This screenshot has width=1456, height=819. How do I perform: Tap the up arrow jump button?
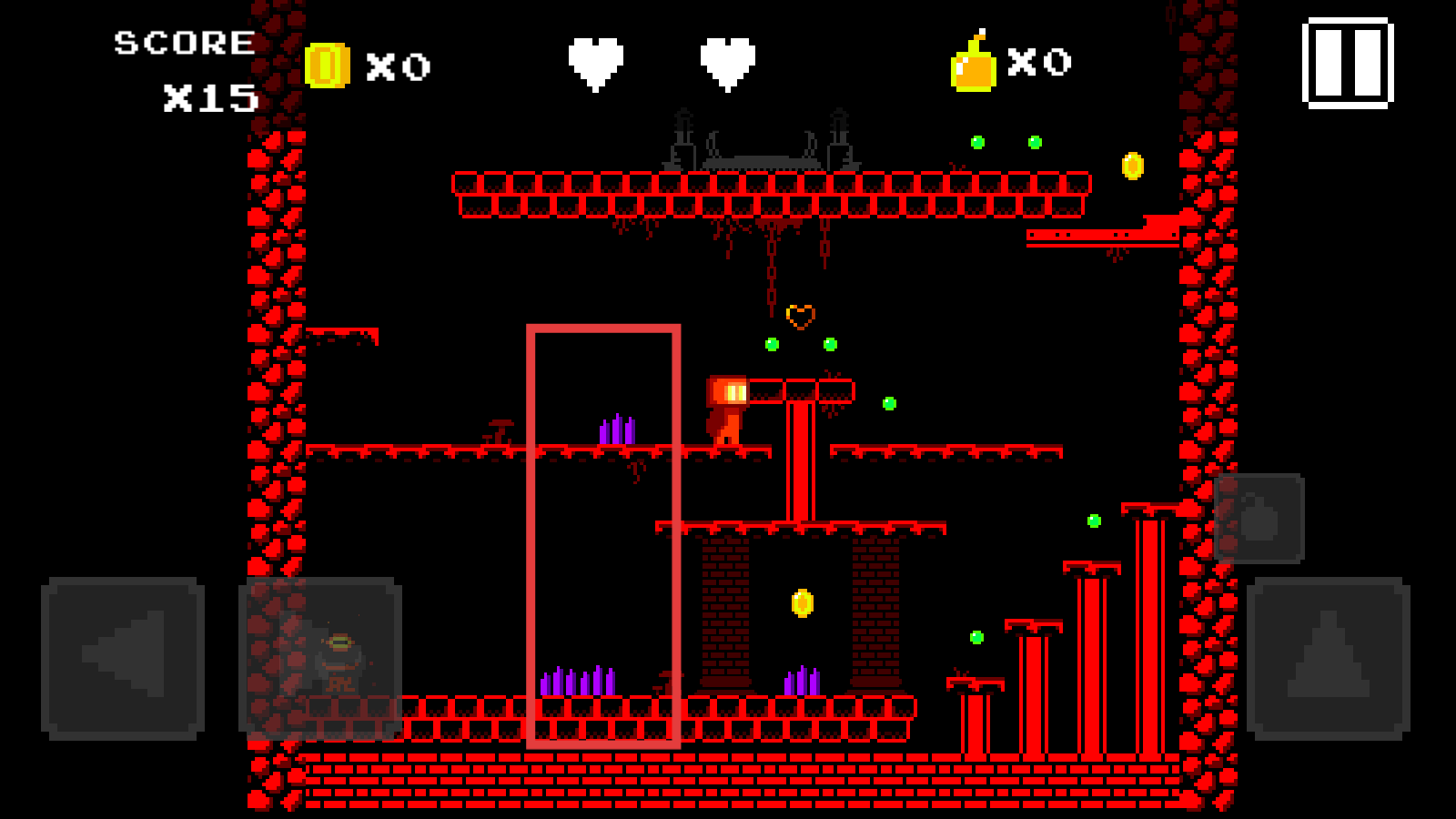(1328, 657)
